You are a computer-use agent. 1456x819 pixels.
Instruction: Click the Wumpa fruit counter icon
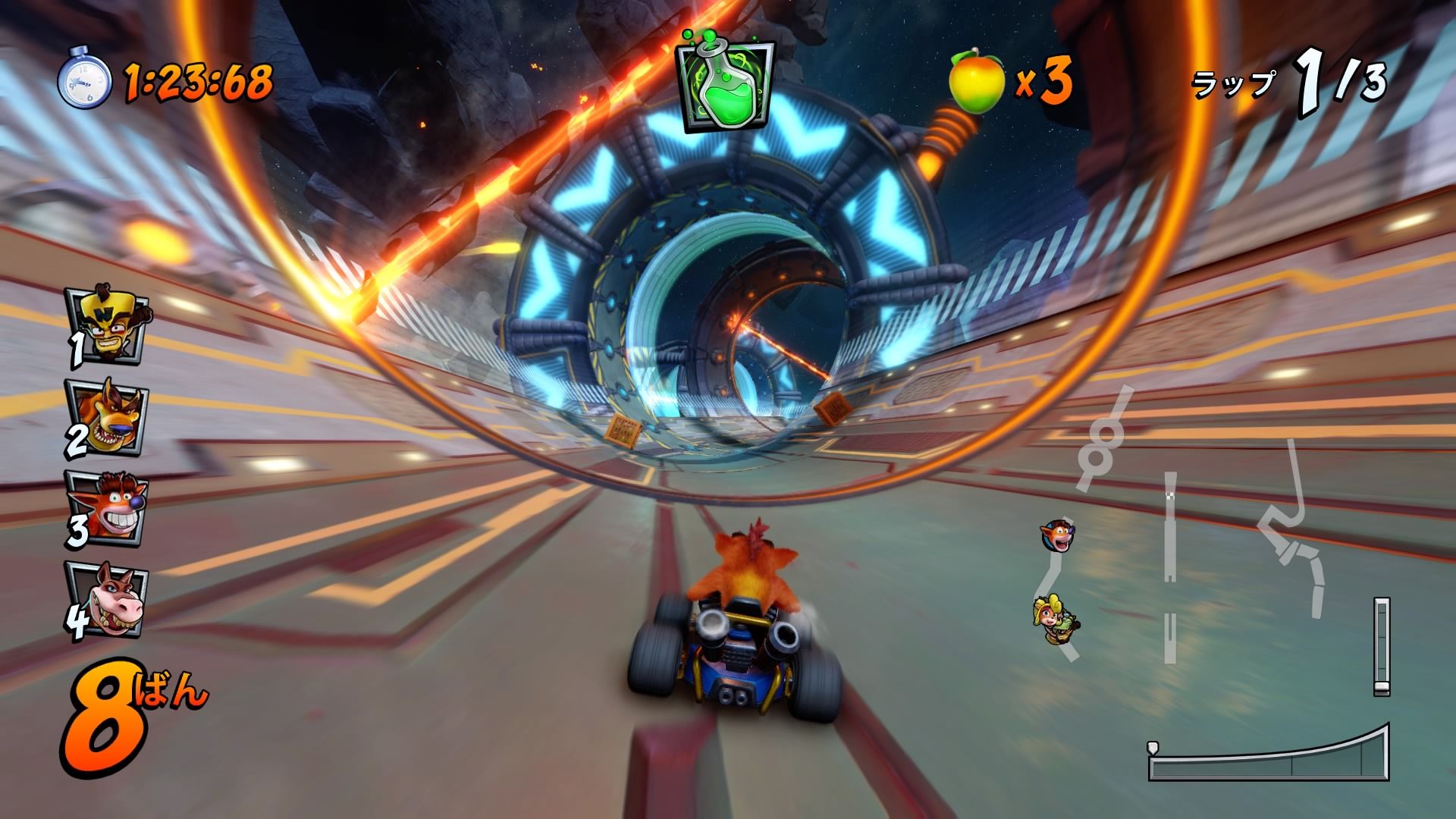click(x=977, y=80)
